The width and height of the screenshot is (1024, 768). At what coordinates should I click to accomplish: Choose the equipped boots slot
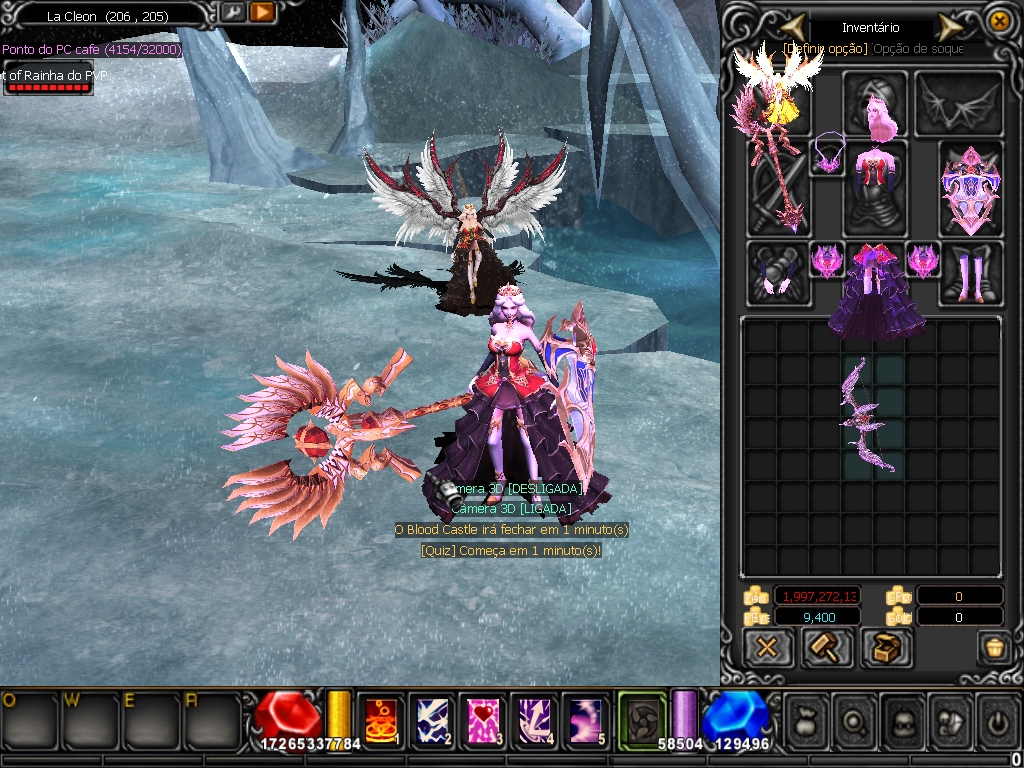tap(971, 273)
